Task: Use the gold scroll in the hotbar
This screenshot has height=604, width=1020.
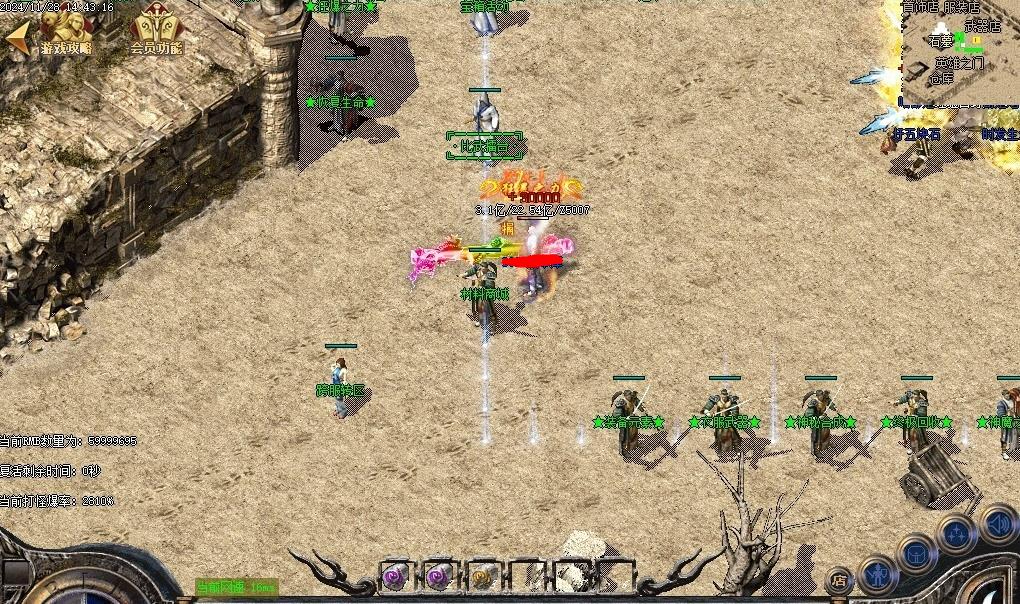Action: tap(481, 576)
